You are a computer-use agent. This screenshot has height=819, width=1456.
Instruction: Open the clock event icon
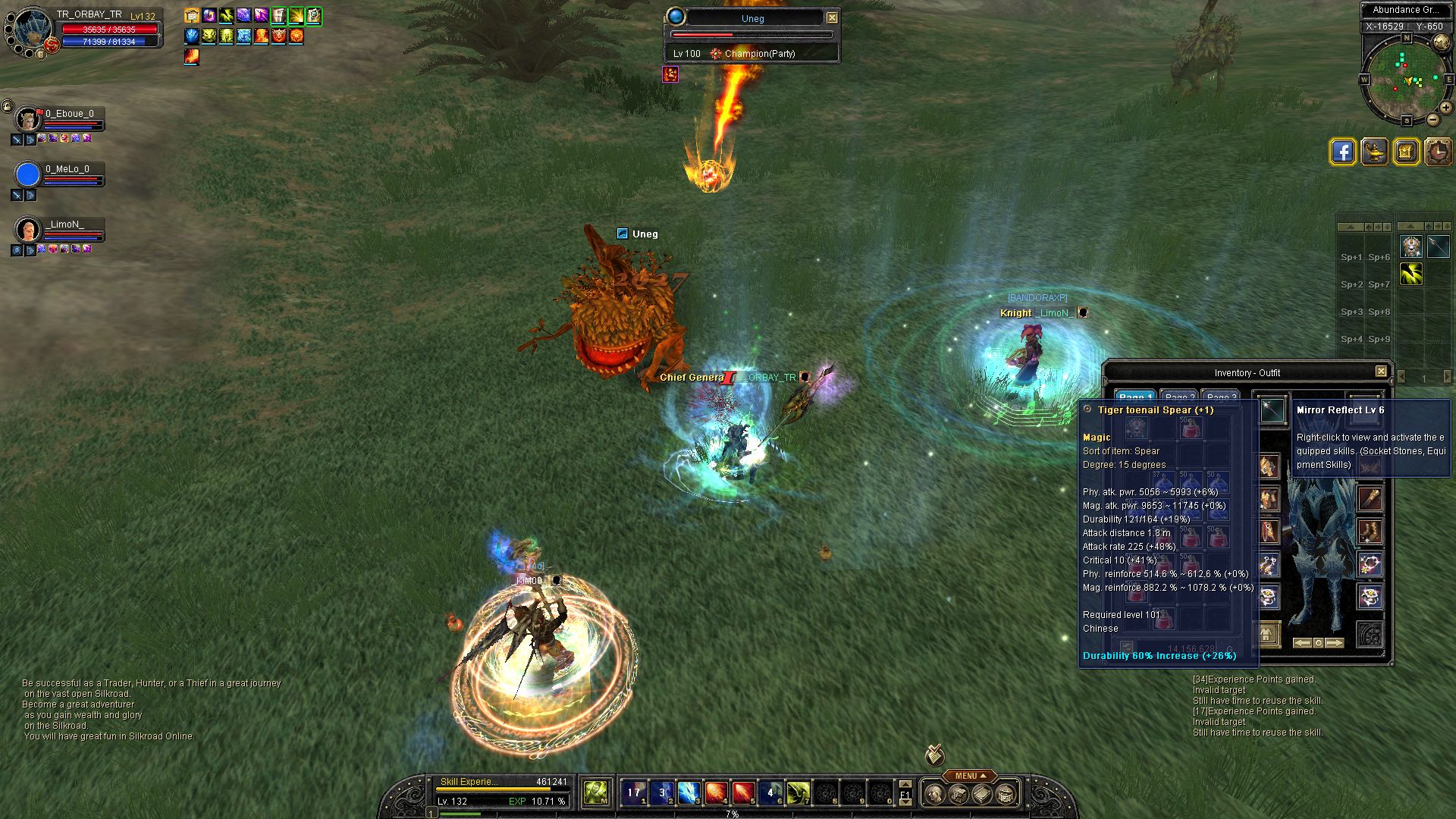[1438, 152]
